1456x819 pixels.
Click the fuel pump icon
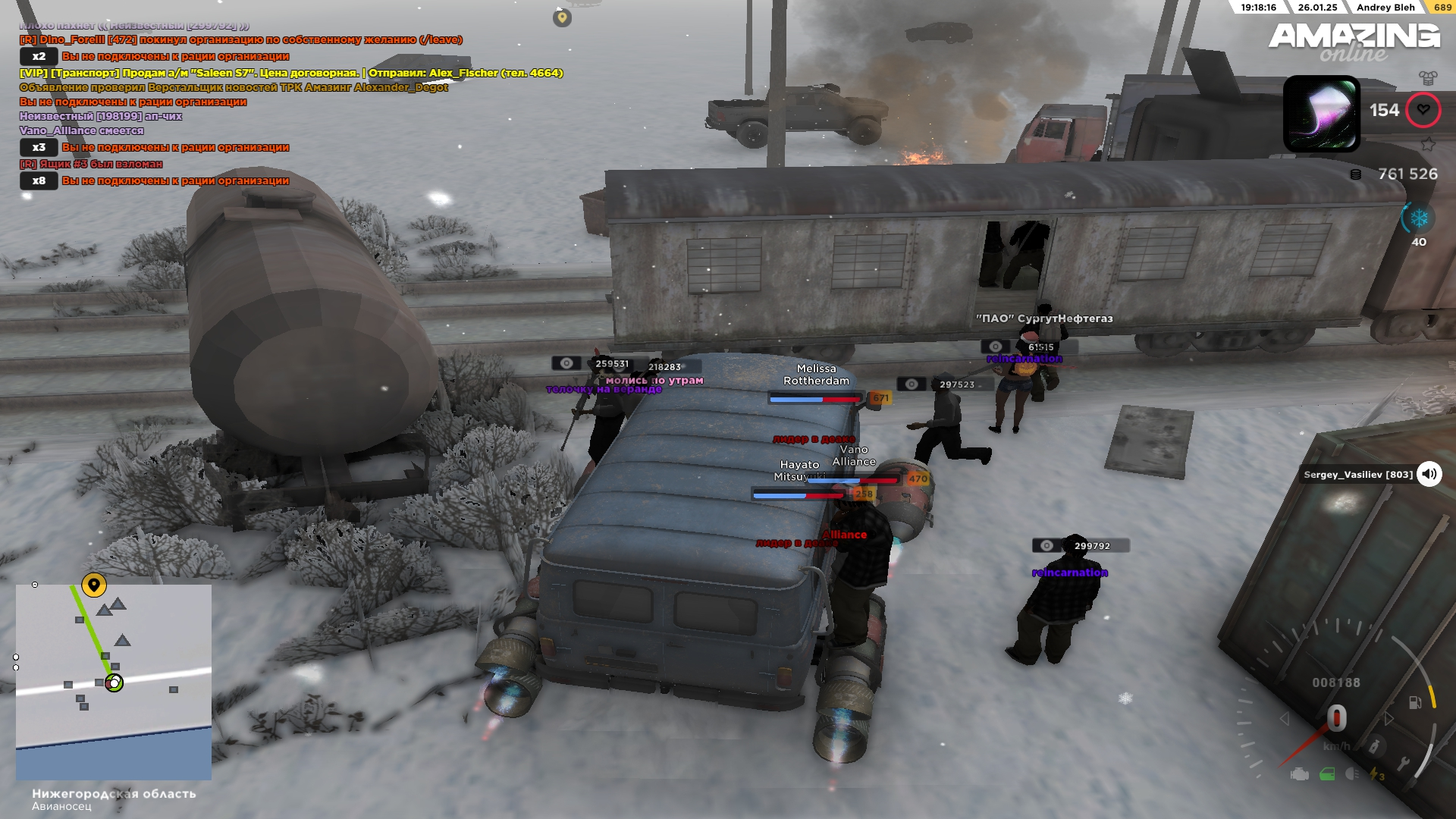(1415, 702)
